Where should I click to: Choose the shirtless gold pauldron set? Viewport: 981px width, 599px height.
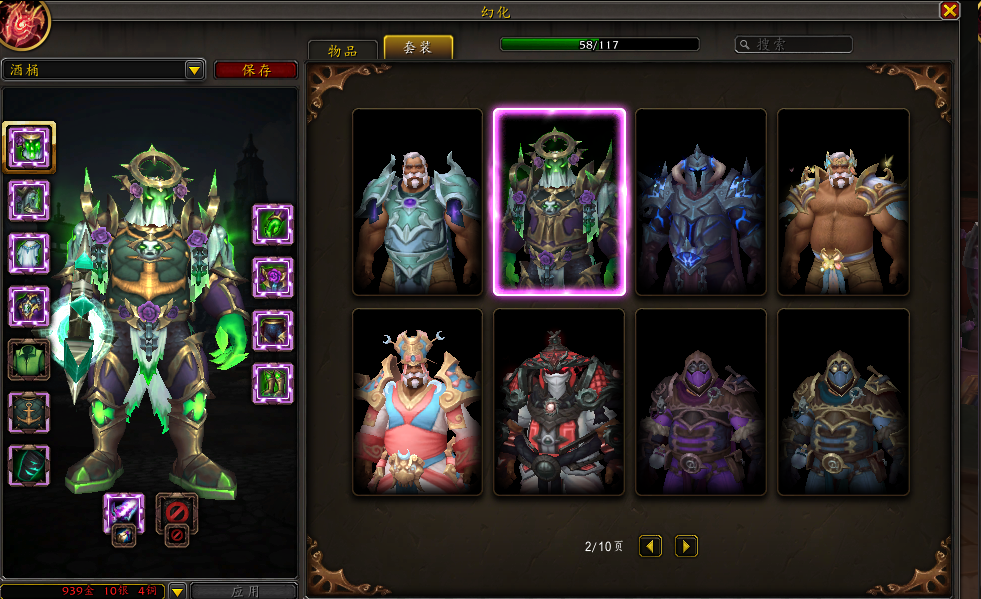(843, 202)
